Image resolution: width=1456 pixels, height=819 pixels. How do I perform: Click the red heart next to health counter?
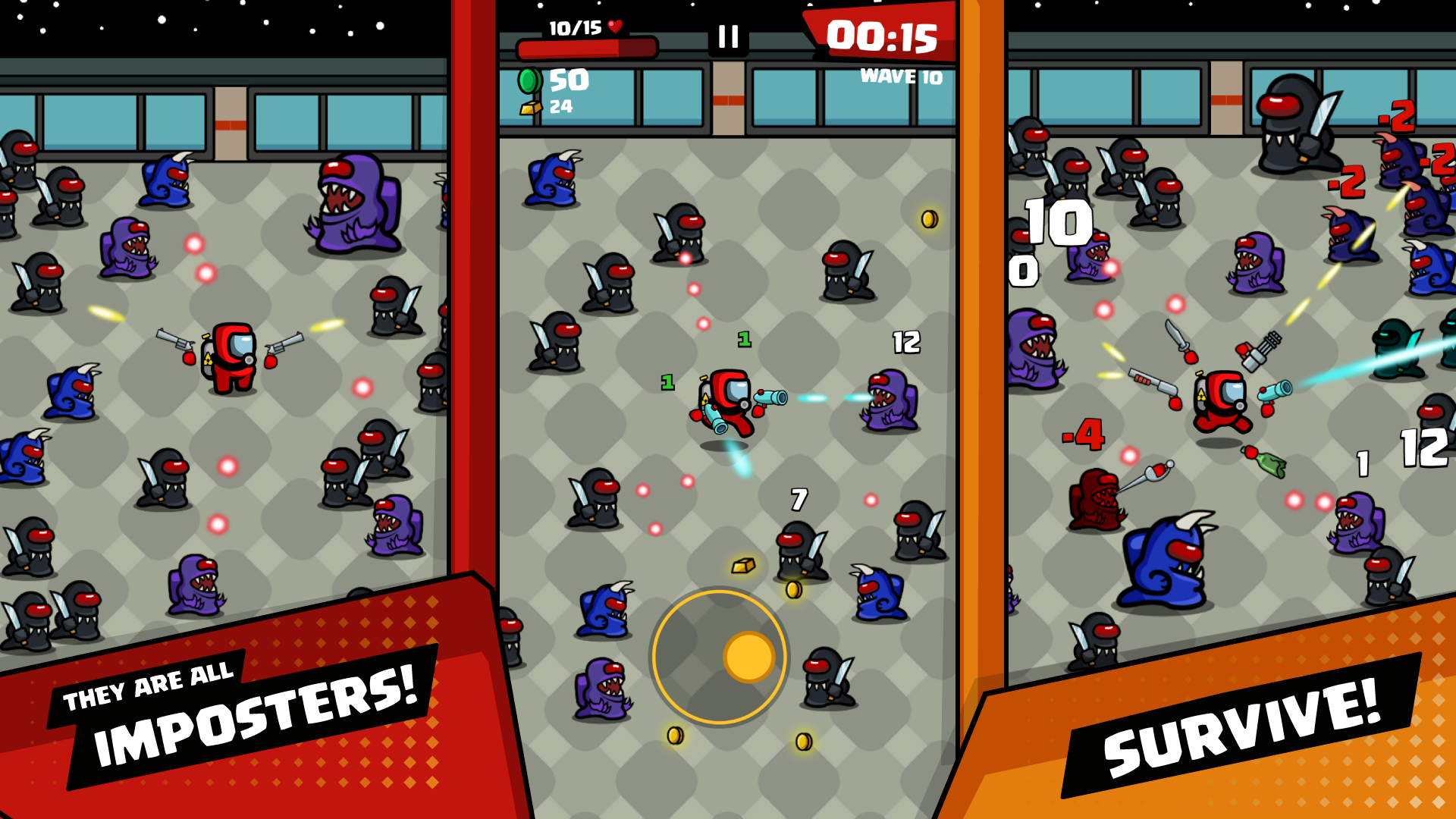tap(616, 28)
